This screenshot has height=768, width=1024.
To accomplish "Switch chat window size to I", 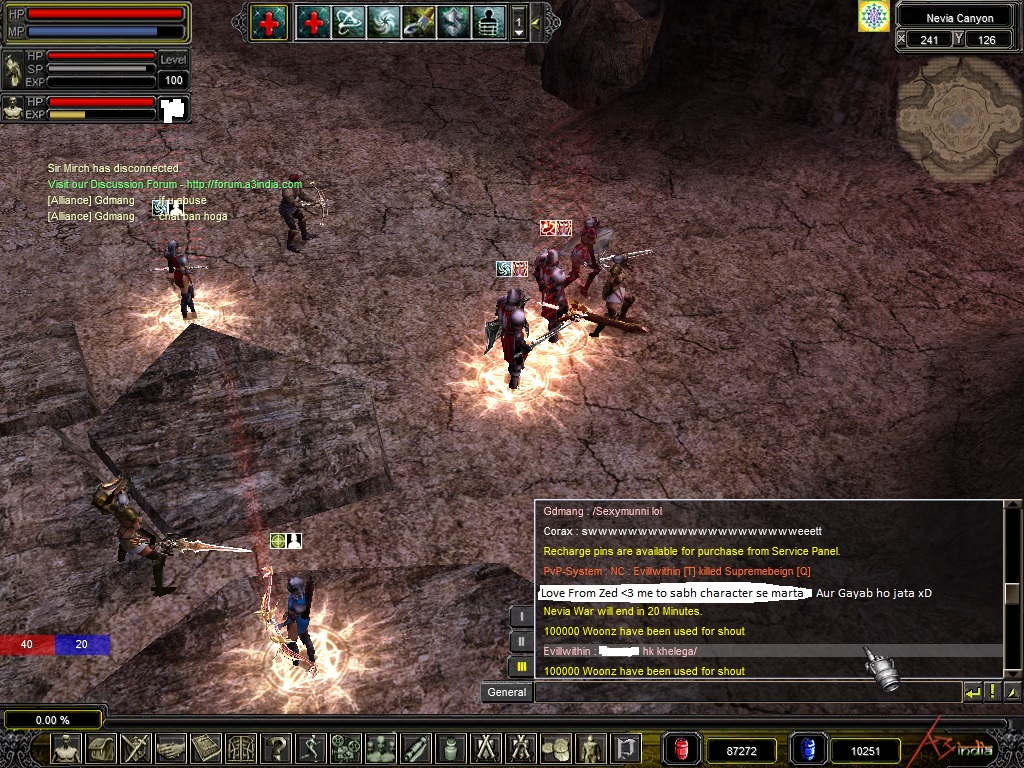I will [520, 617].
